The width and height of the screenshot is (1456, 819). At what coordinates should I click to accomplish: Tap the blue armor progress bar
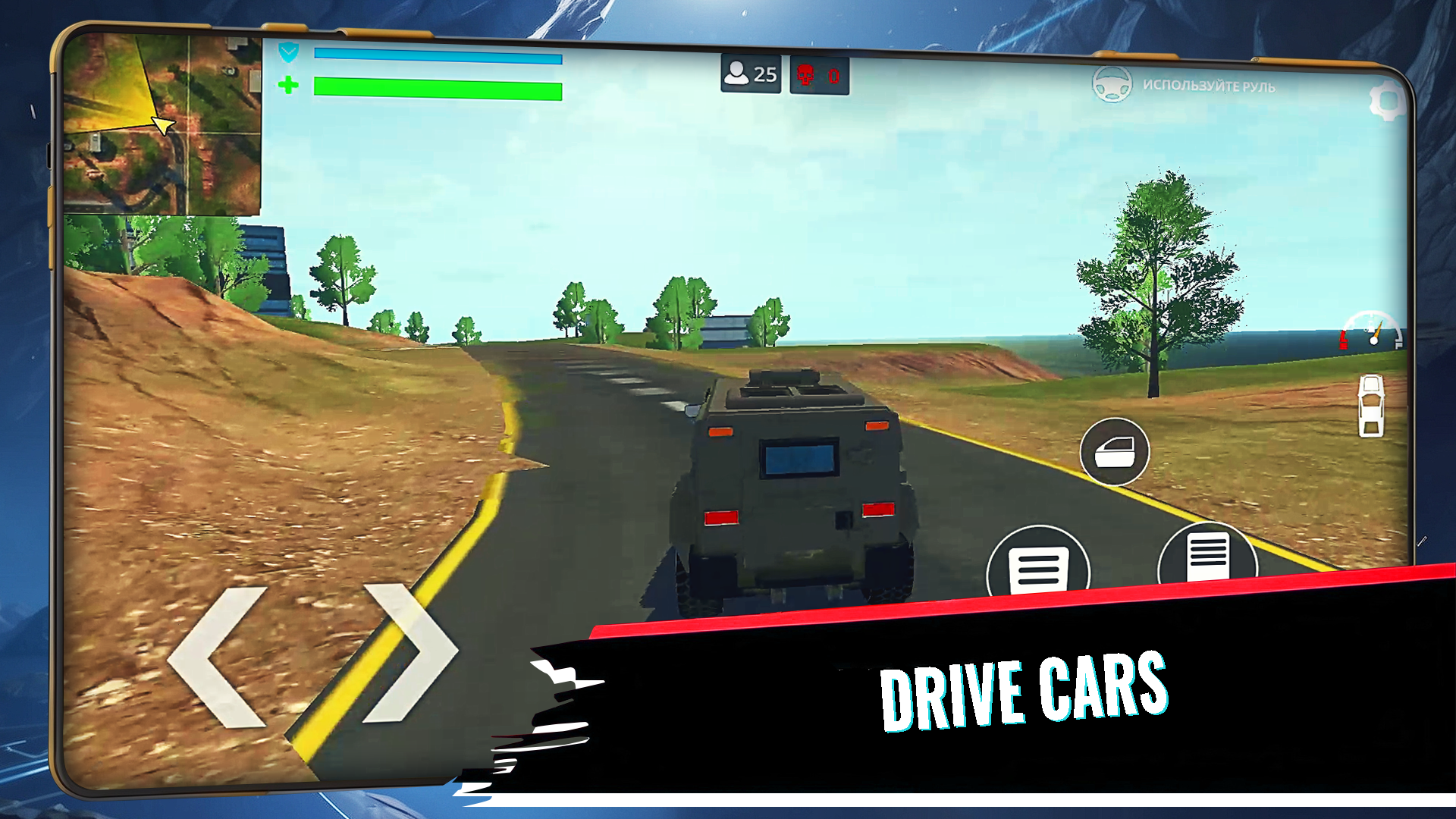click(436, 55)
